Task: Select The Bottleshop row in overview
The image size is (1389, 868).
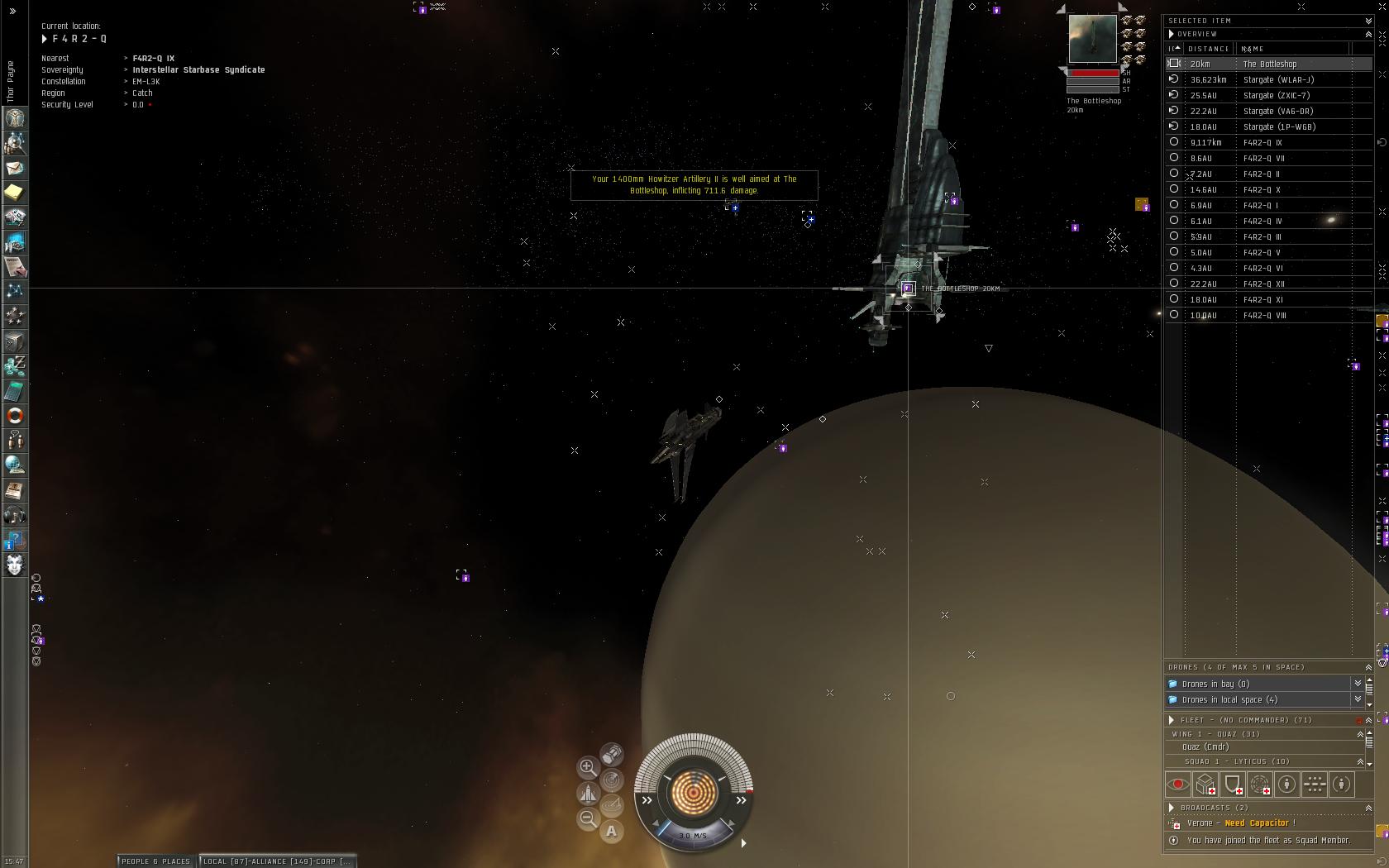Action: [x=1270, y=64]
